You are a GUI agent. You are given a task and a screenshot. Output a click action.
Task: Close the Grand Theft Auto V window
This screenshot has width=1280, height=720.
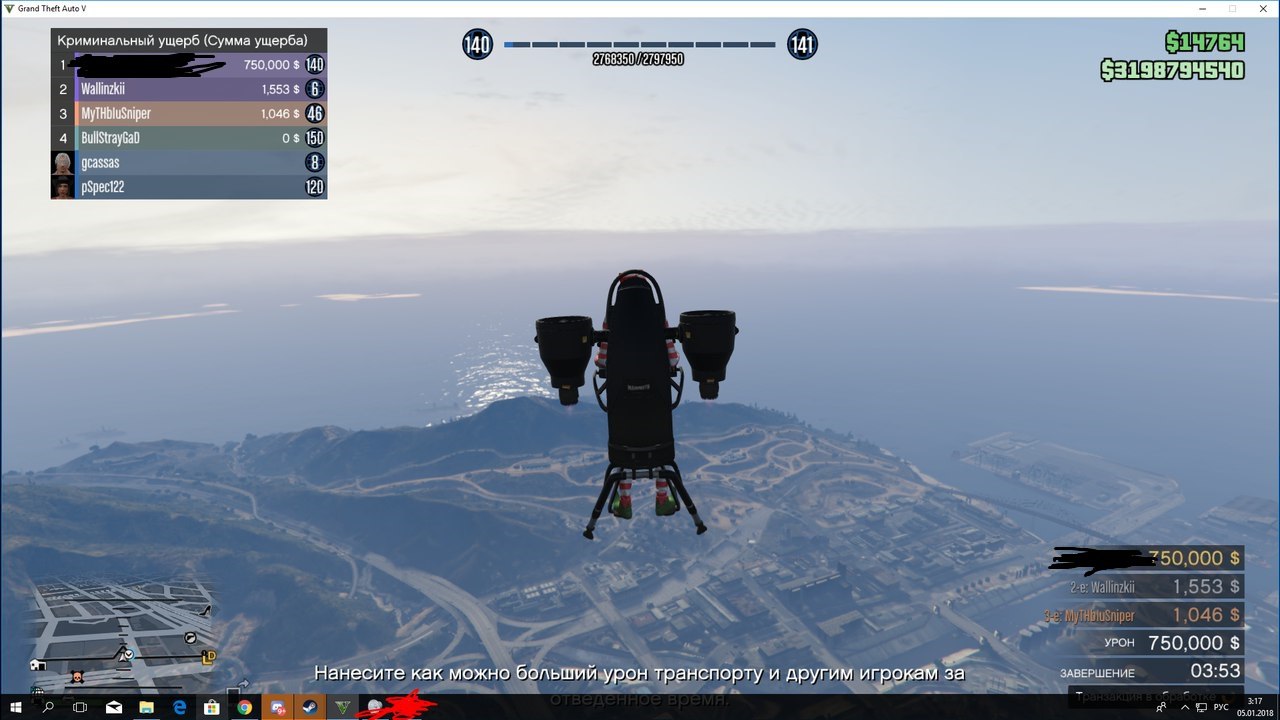(x=1262, y=9)
